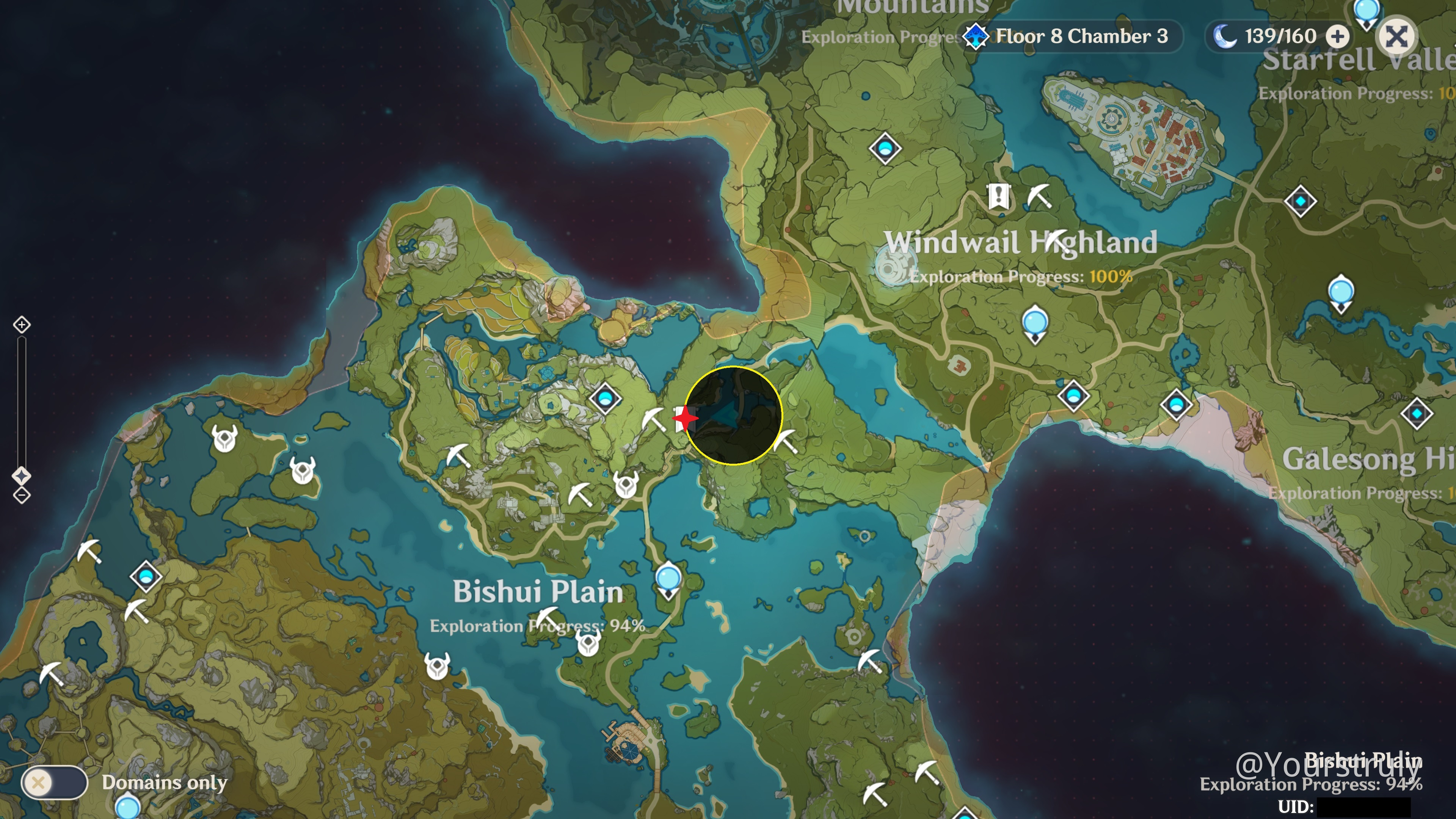Close the map with the X button
This screenshot has height=819, width=1456.
pyautogui.click(x=1396, y=36)
